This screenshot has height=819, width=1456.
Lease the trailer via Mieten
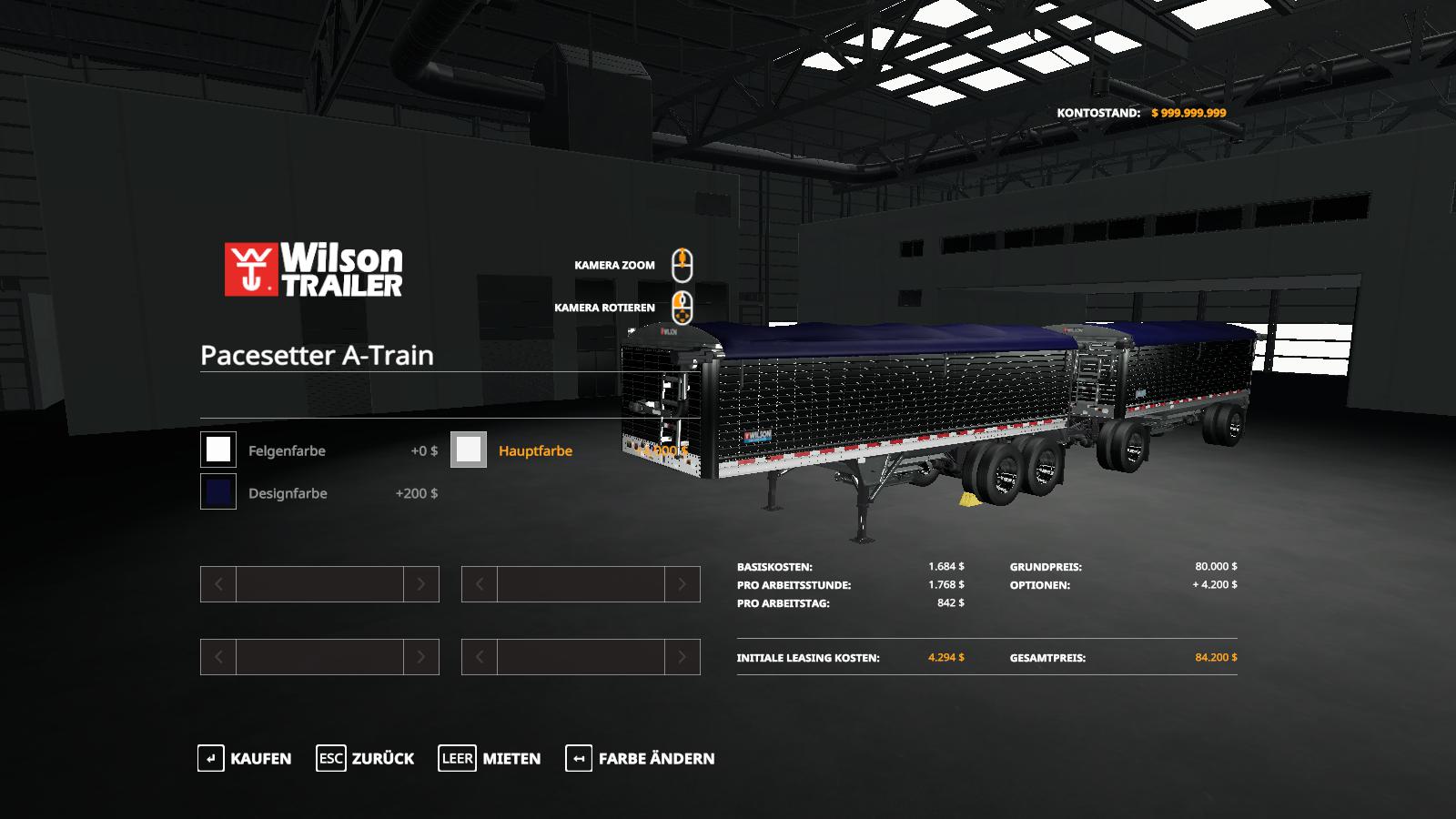(x=490, y=758)
